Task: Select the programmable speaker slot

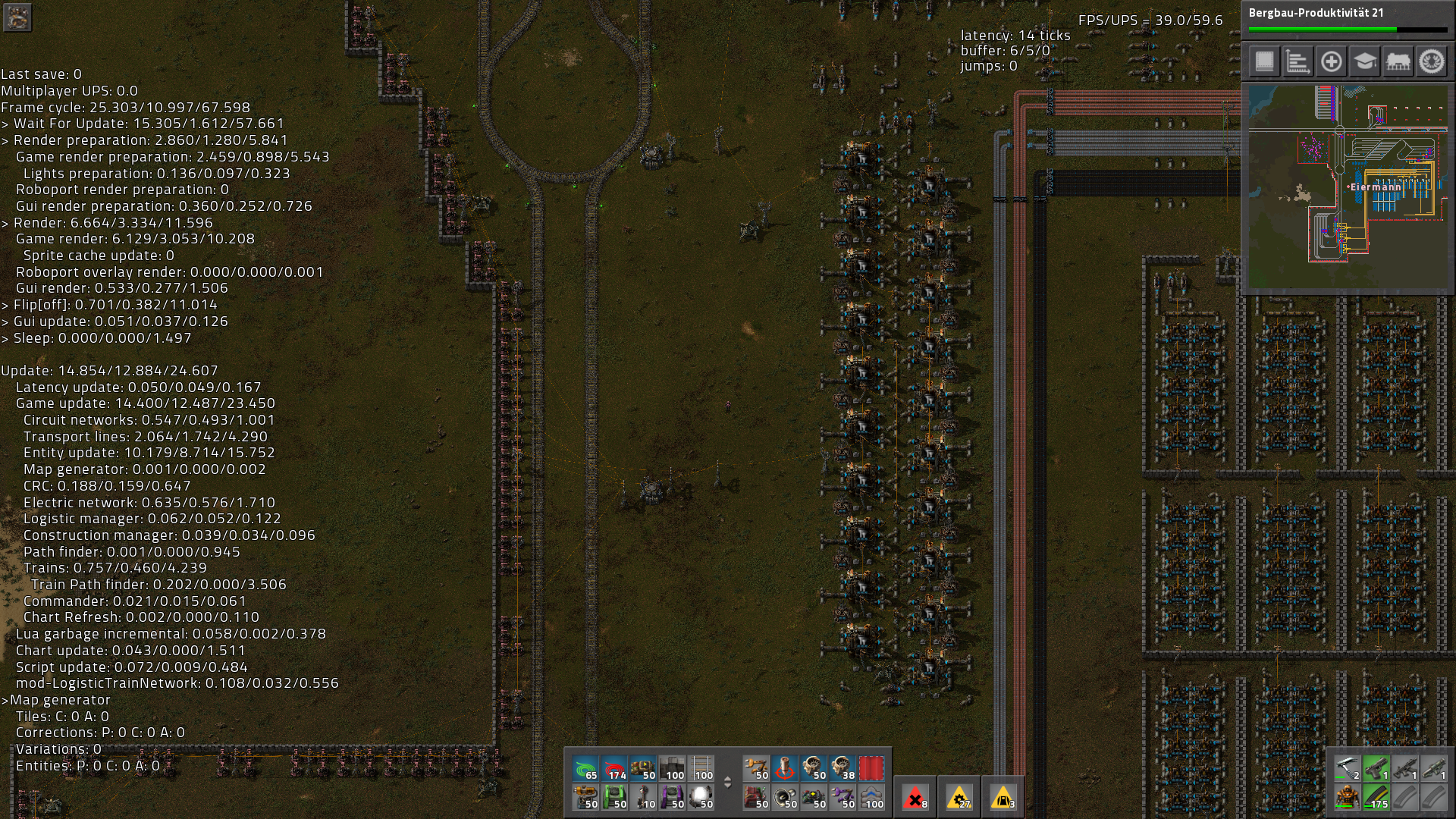Action: (785, 797)
